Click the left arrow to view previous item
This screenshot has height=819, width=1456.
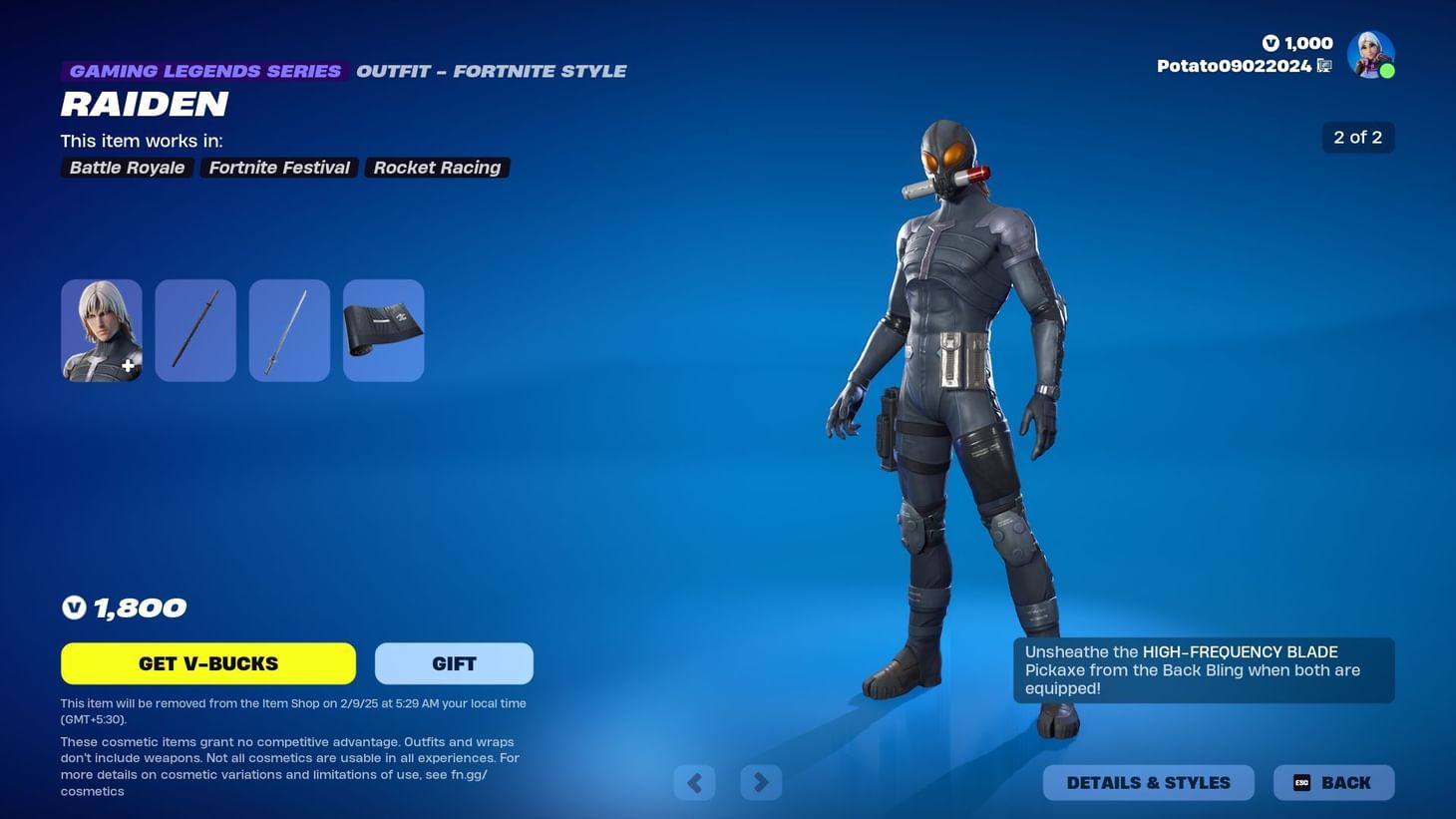coord(695,782)
